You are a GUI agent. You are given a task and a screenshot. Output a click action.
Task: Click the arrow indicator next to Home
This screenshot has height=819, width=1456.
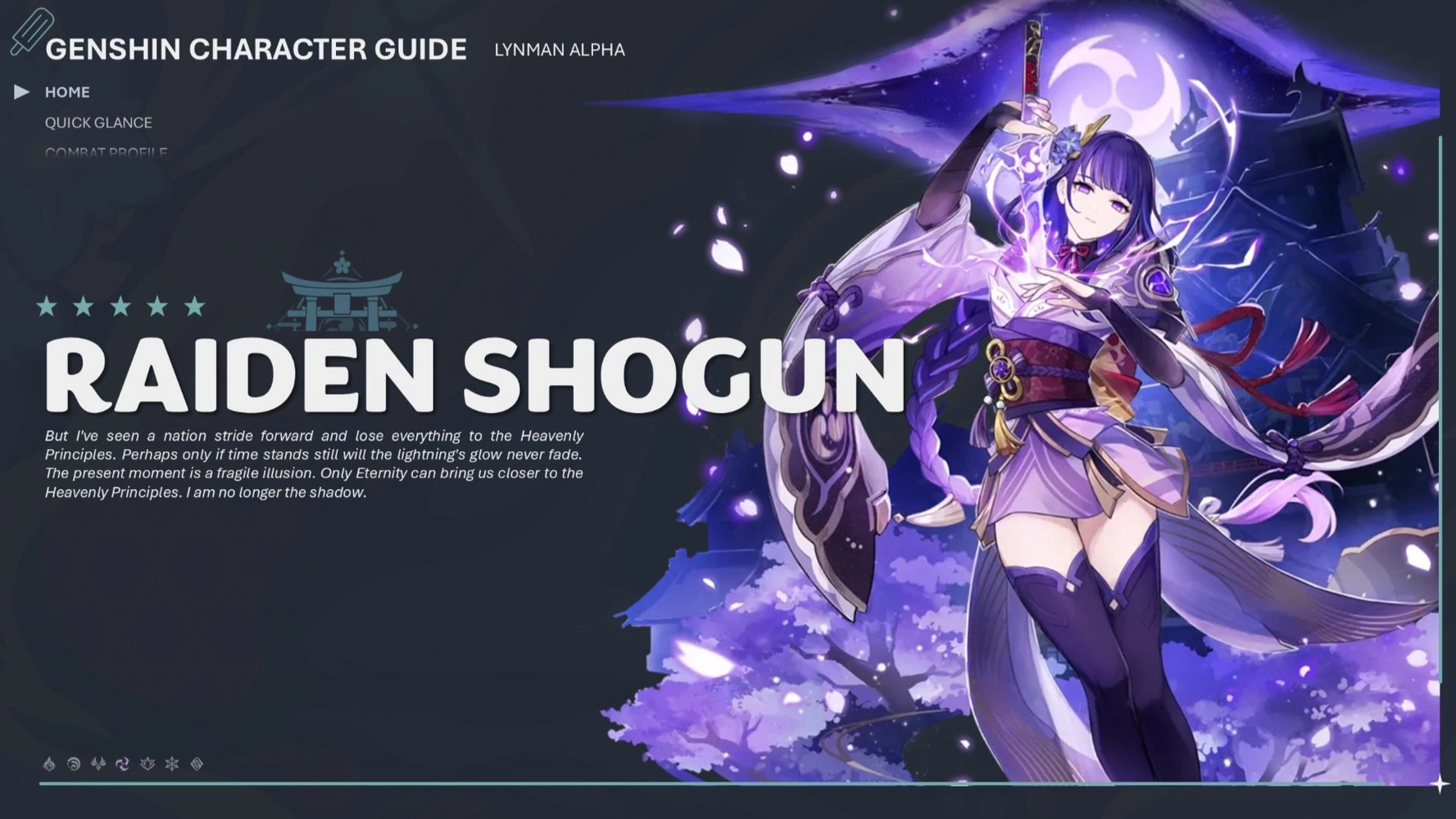click(20, 92)
